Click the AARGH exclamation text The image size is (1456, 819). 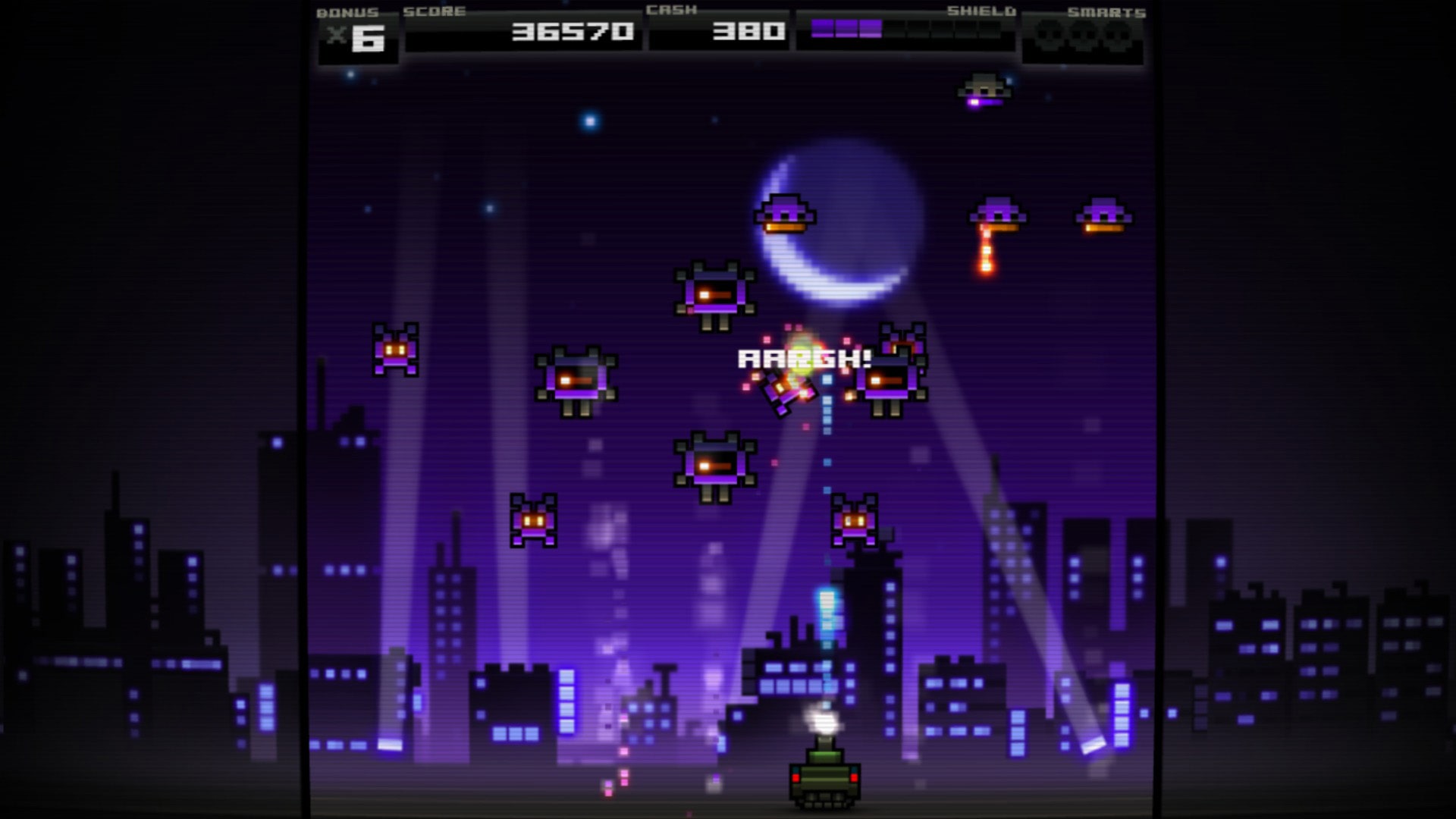805,360
